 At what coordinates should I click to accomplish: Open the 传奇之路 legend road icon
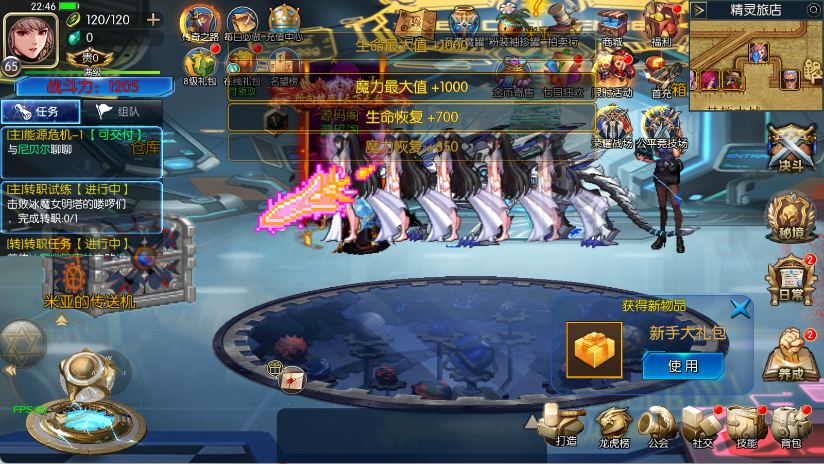[x=201, y=24]
